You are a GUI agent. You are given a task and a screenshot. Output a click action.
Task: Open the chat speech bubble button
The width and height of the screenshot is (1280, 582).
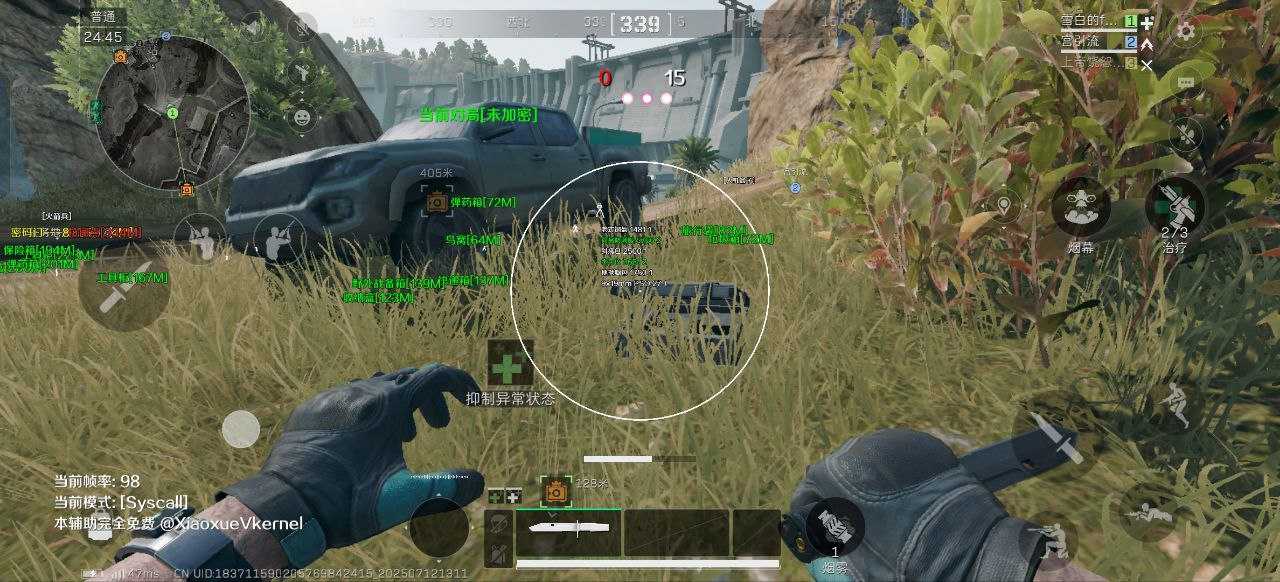(1186, 81)
